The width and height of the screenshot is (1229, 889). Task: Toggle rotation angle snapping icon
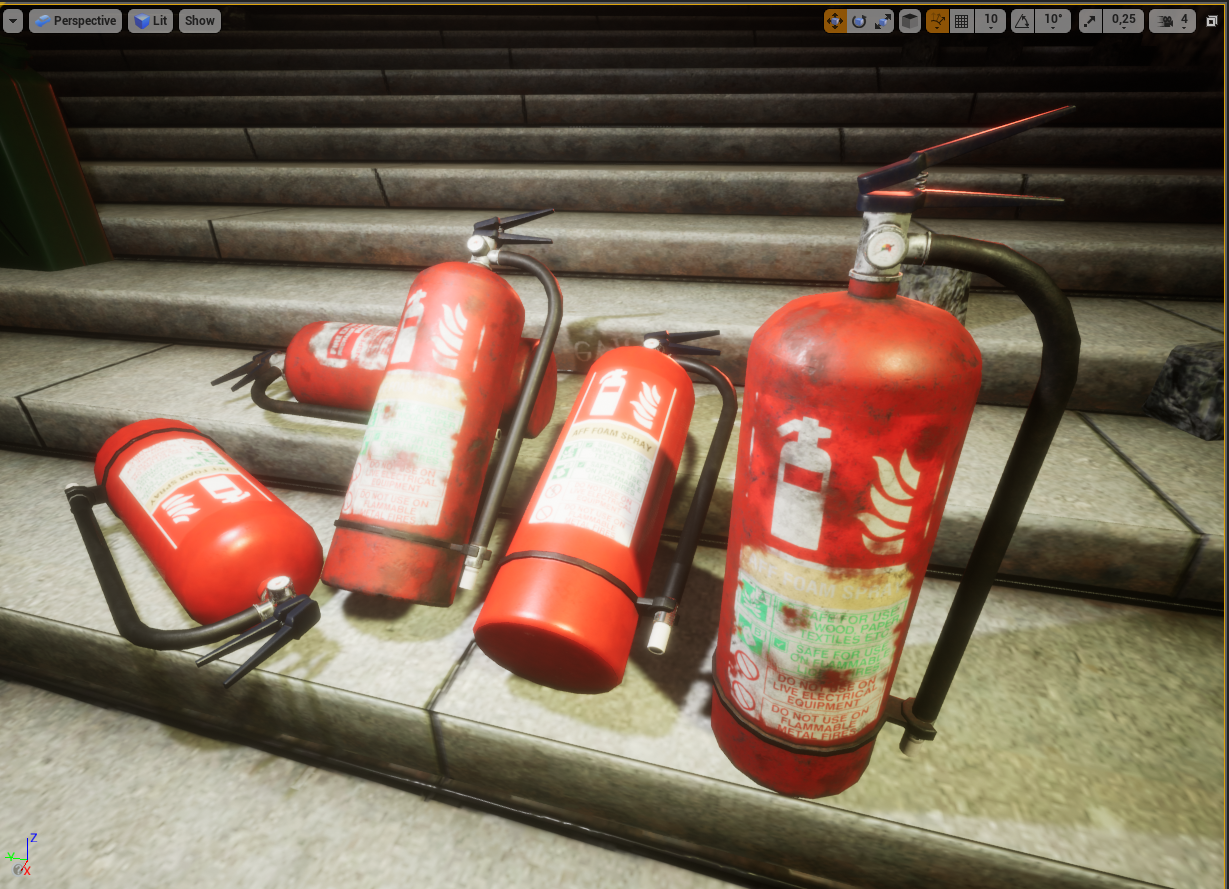coord(1022,21)
